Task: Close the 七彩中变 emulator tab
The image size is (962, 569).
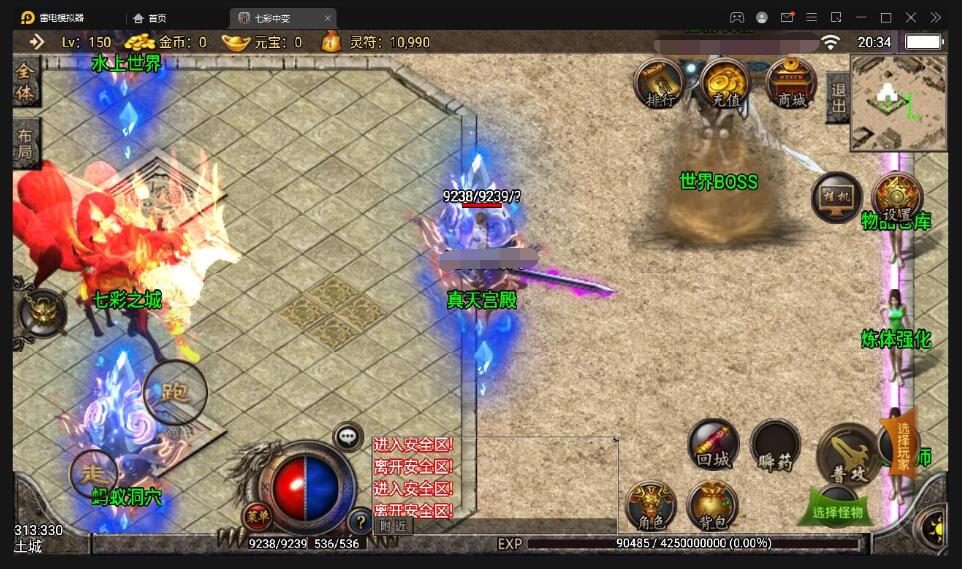Action: [x=327, y=18]
